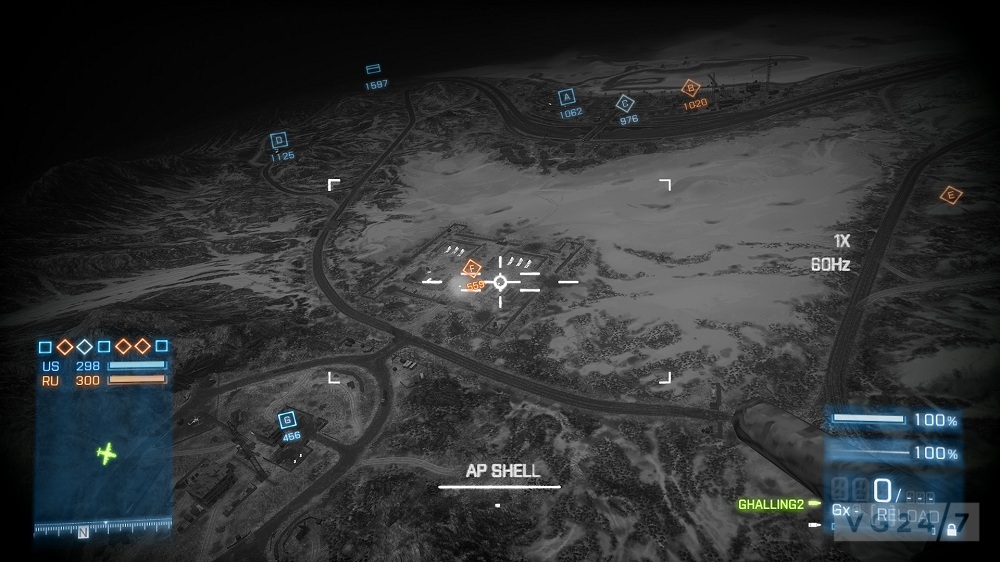The image size is (1000, 562).
Task: Click the compass N heading marker
Action: coord(83,532)
